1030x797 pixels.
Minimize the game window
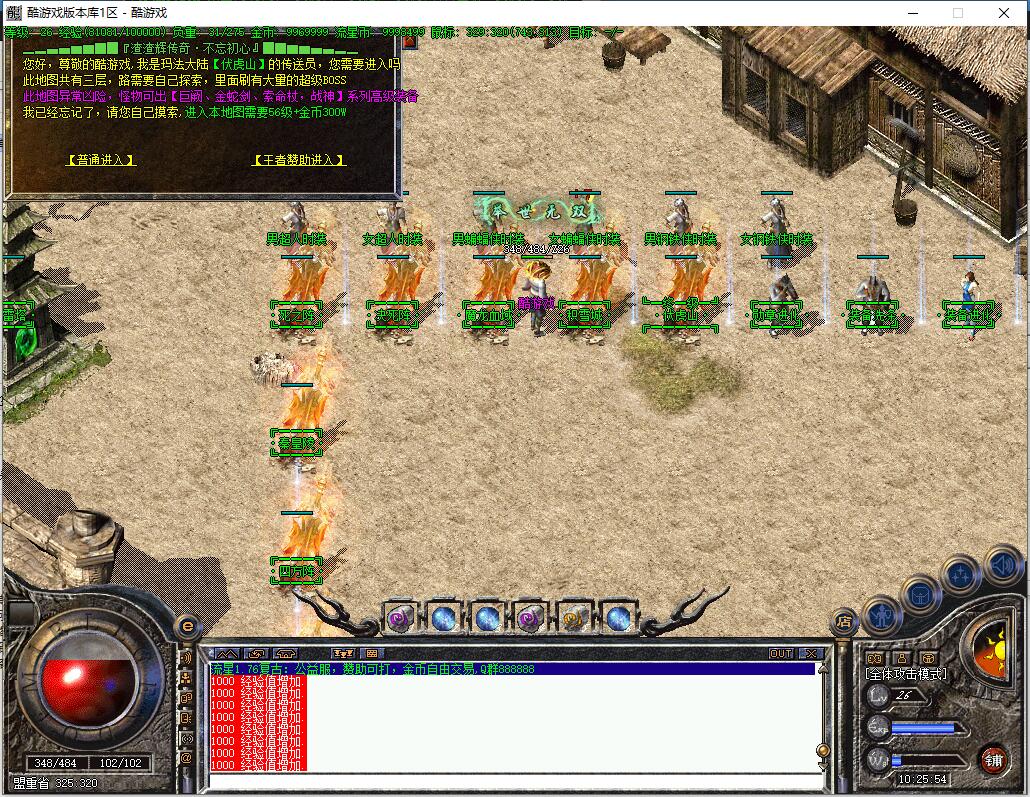911,13
